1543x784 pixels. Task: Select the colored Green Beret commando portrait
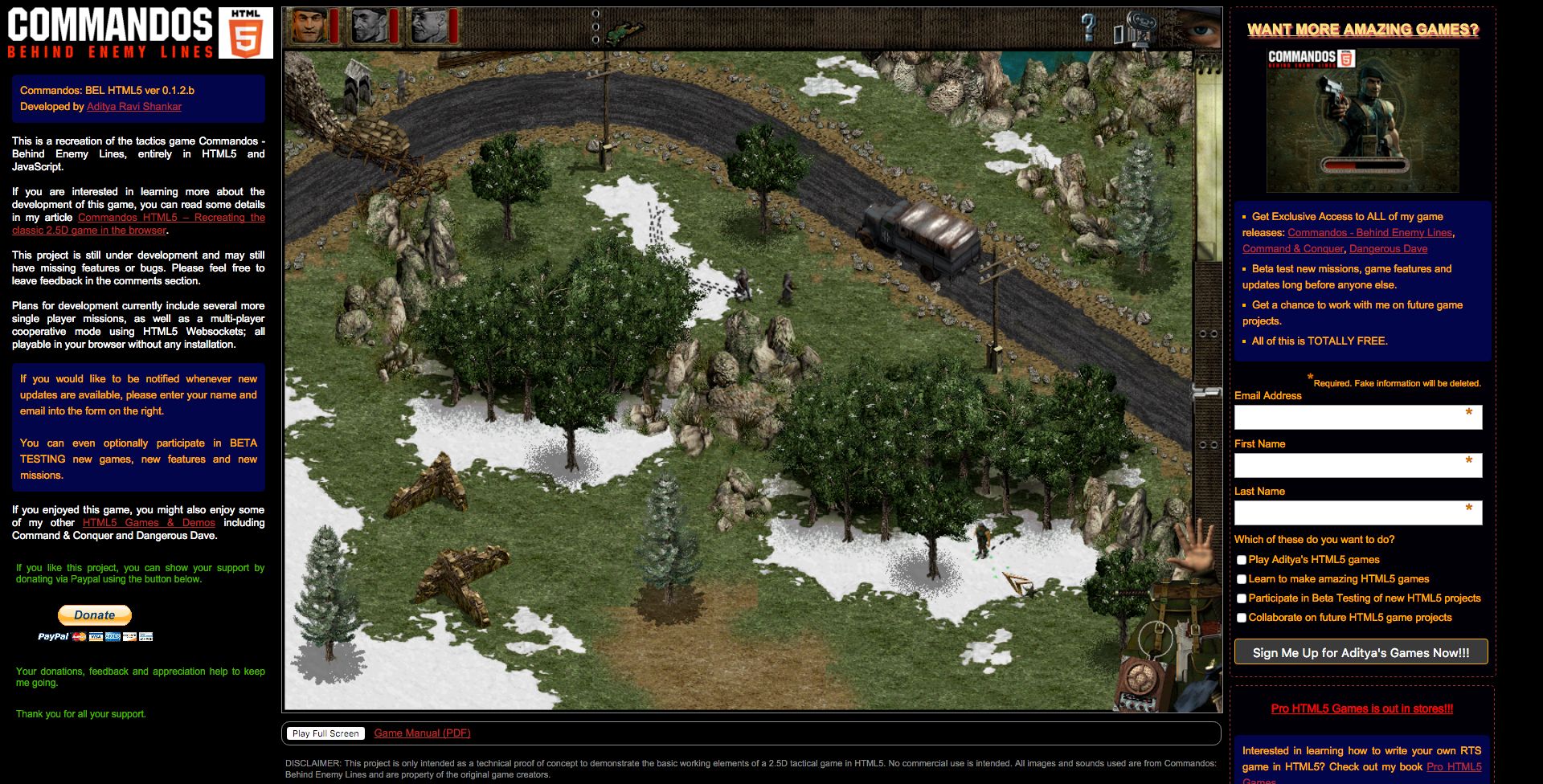309,27
